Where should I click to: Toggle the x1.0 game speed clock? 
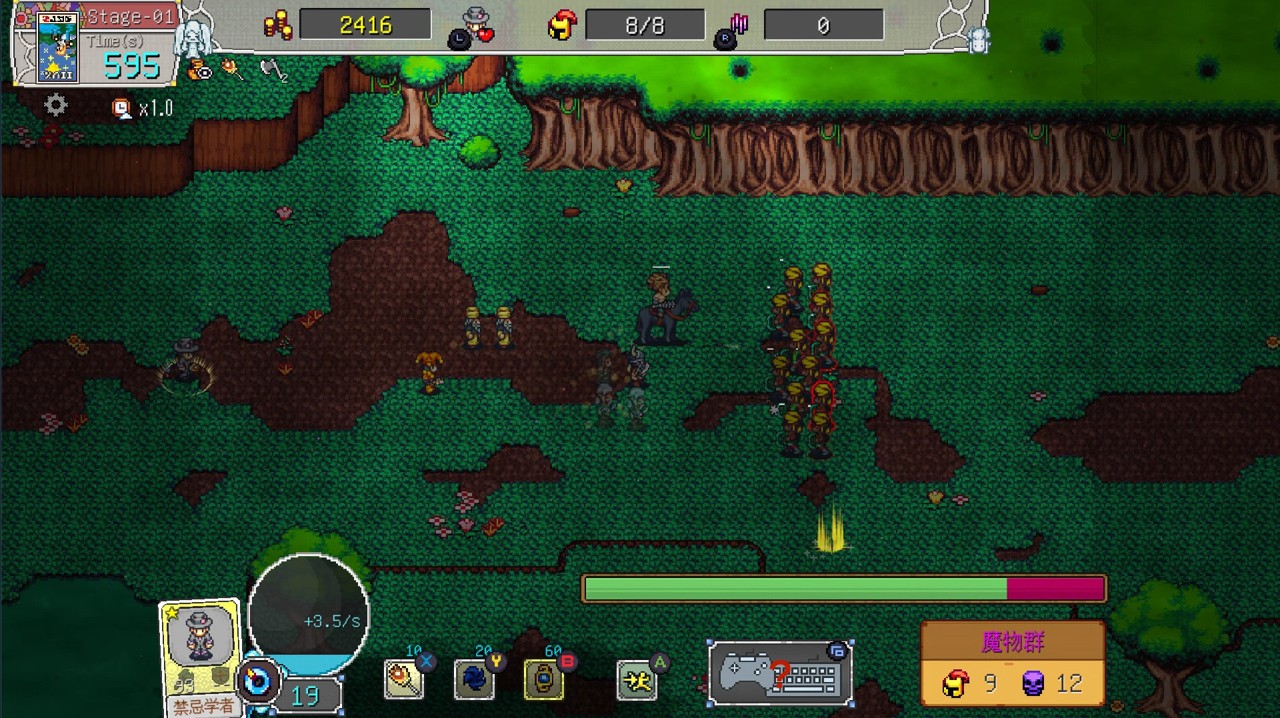122,108
